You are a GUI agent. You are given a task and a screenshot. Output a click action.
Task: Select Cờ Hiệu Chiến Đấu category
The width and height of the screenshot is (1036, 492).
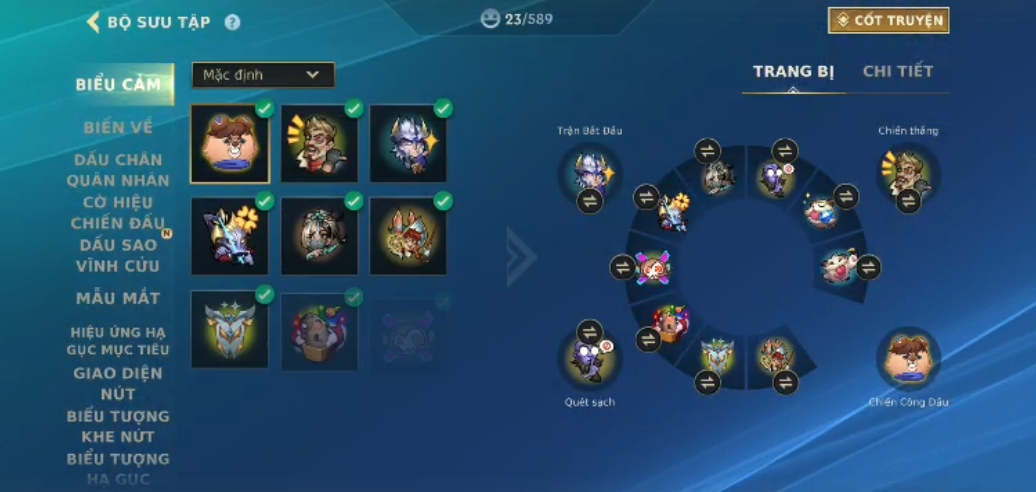coord(118,213)
